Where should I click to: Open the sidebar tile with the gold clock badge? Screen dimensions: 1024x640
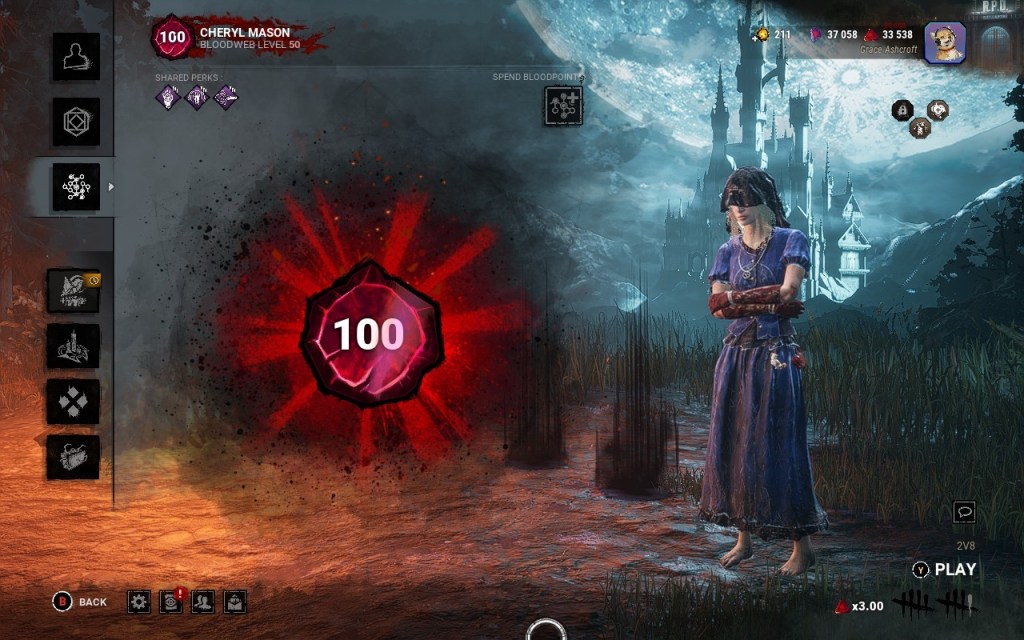coord(73,292)
